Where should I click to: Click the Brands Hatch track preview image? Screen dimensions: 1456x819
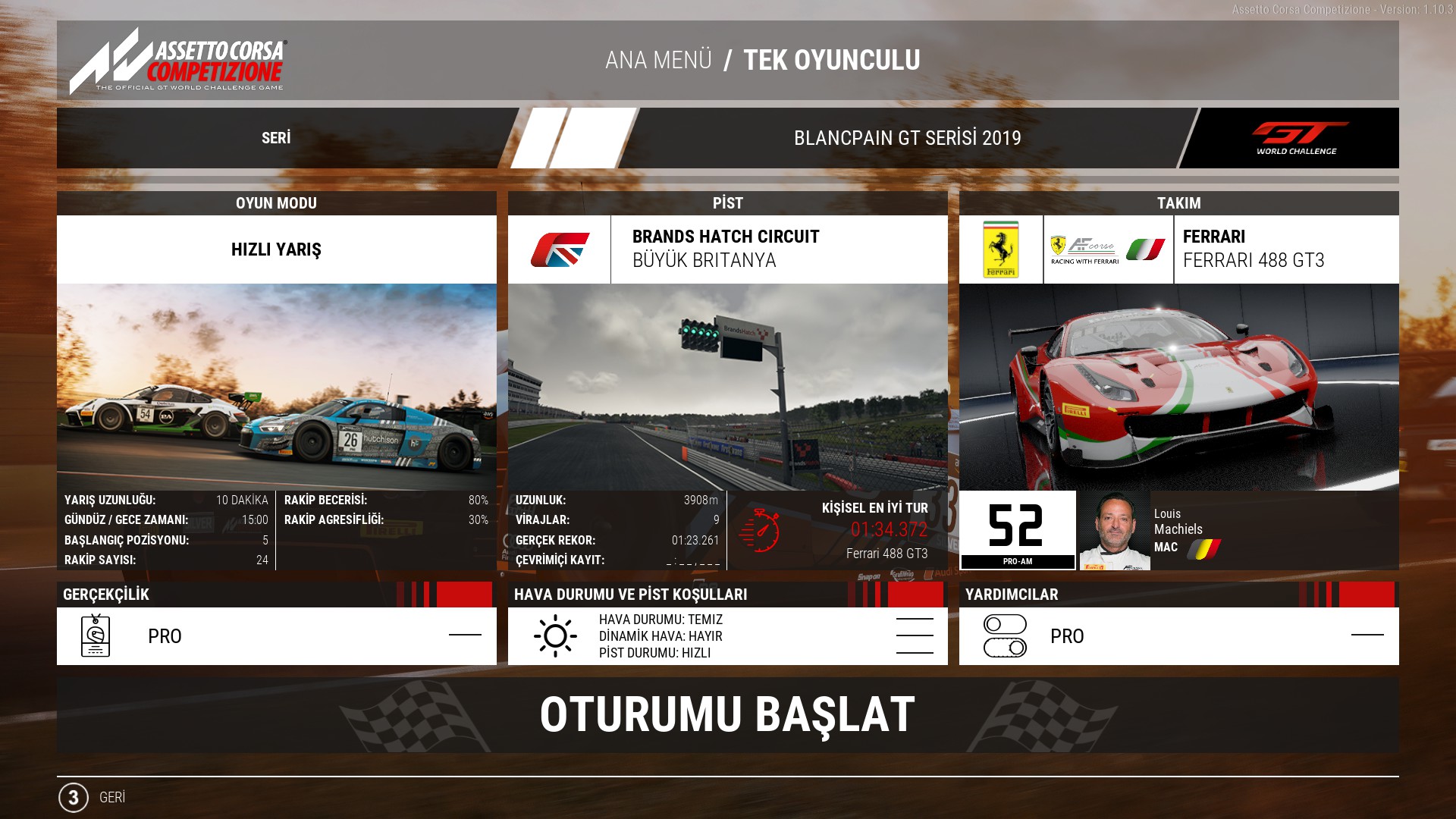(x=727, y=387)
